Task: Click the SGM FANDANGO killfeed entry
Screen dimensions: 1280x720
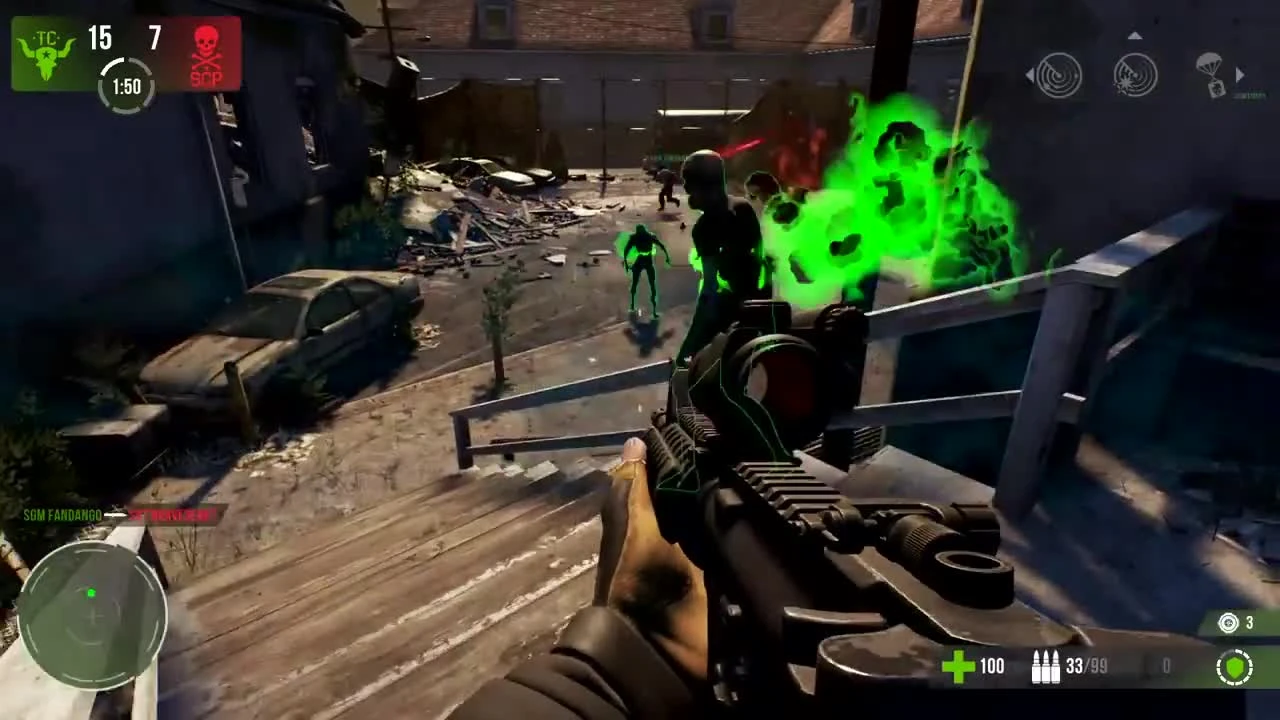Action: click(x=65, y=516)
